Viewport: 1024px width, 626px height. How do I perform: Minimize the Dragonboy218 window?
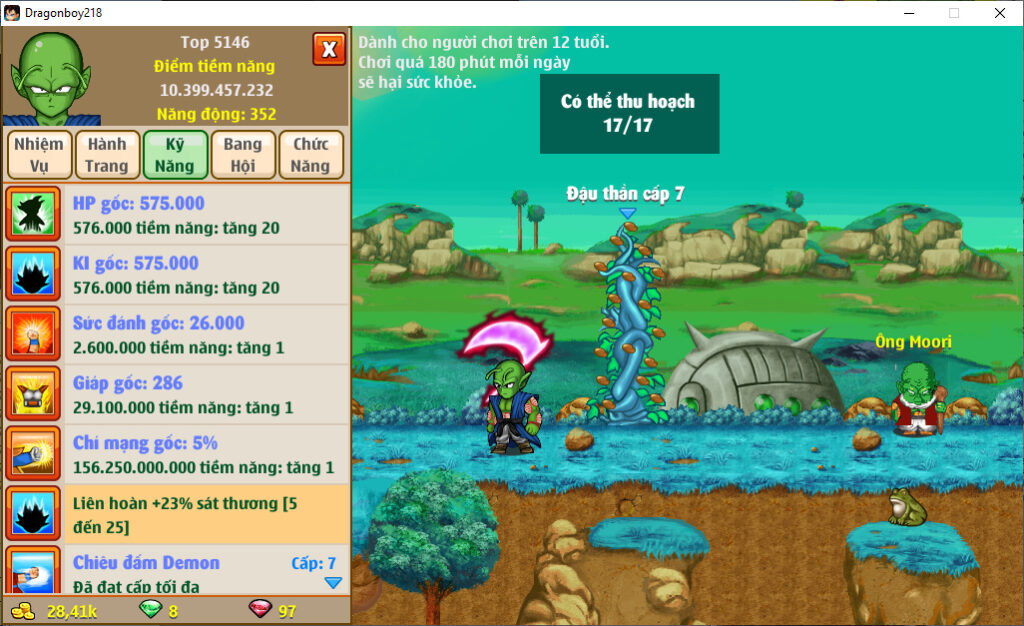point(908,13)
